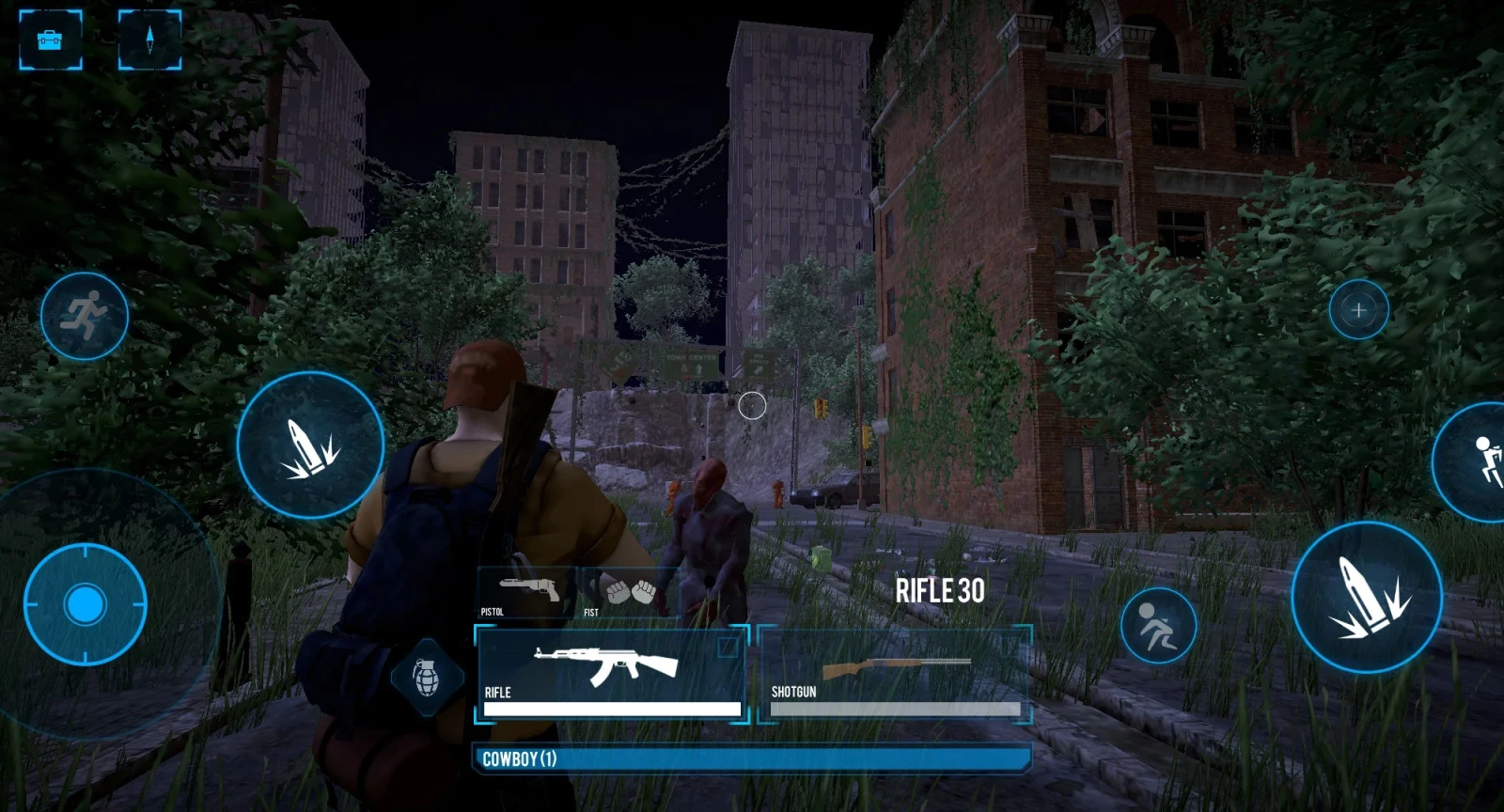Activate the crouch button

(1158, 626)
